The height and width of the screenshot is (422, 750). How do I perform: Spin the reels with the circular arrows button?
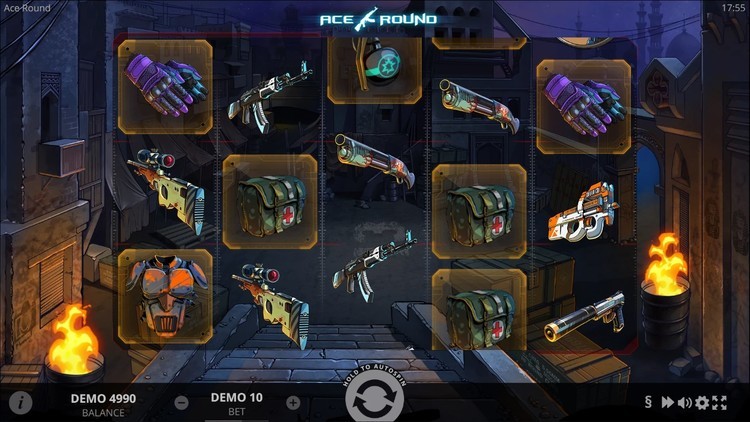tap(375, 402)
